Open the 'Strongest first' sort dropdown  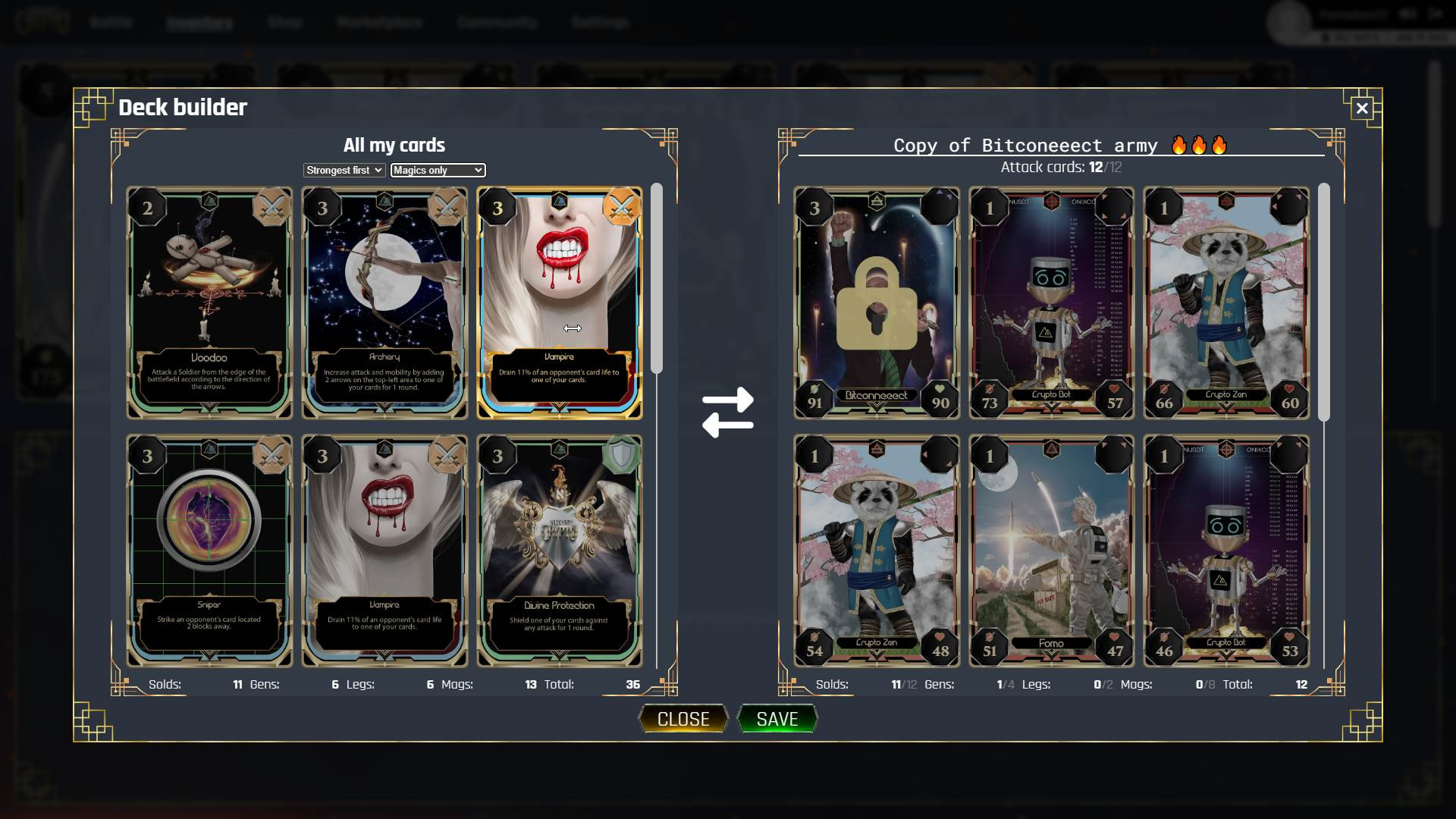[344, 171]
